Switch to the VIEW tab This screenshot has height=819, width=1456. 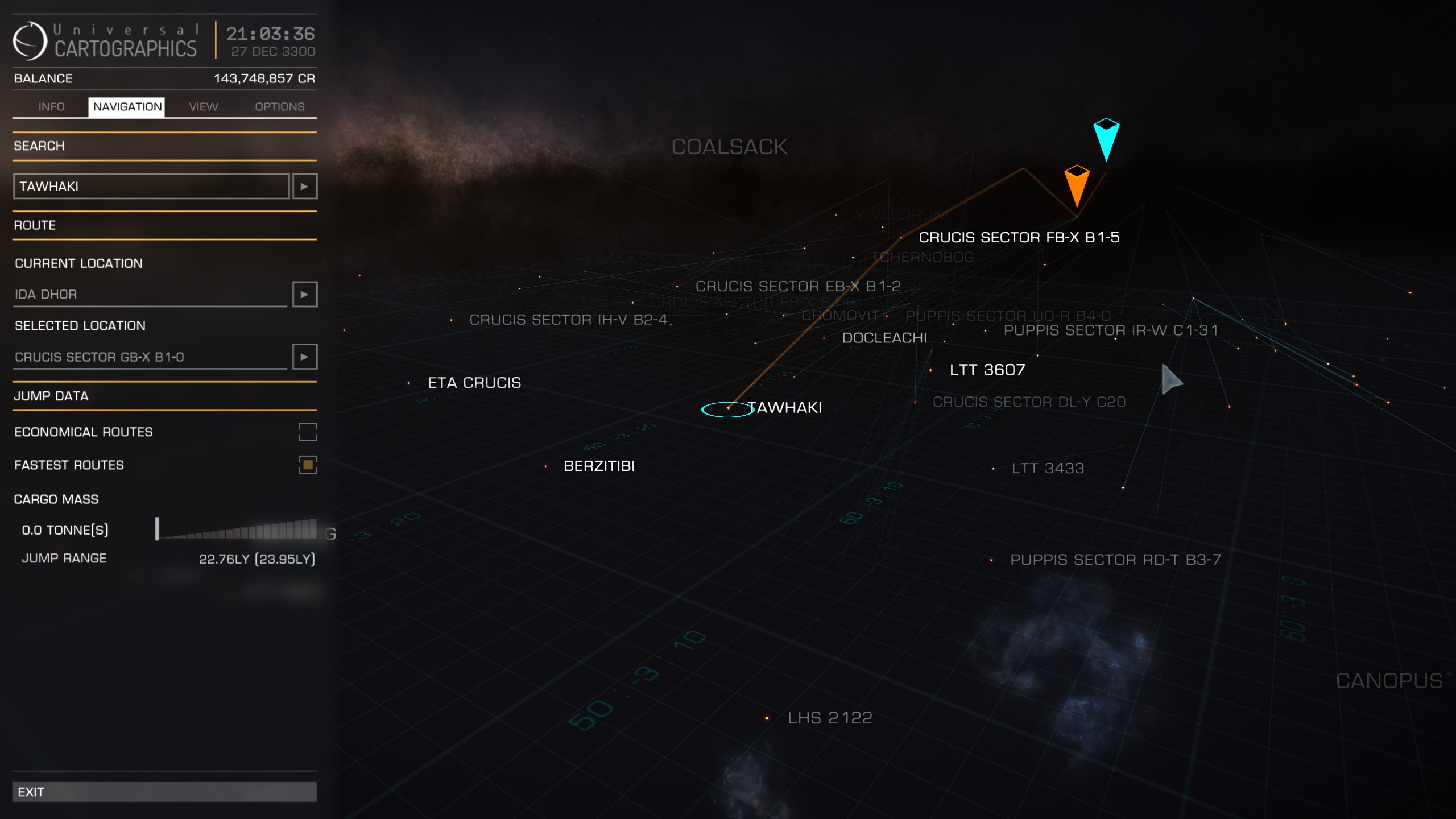pos(202,106)
